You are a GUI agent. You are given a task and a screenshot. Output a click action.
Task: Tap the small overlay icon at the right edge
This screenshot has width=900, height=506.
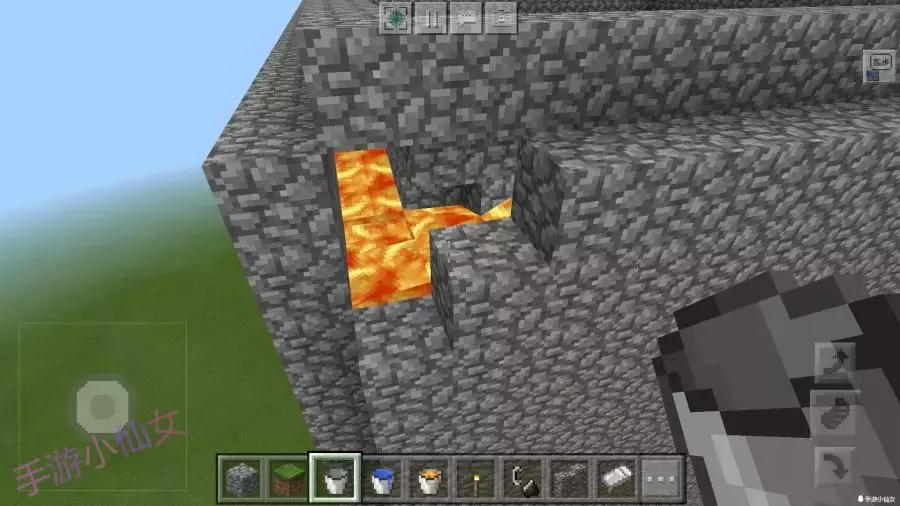click(880, 67)
